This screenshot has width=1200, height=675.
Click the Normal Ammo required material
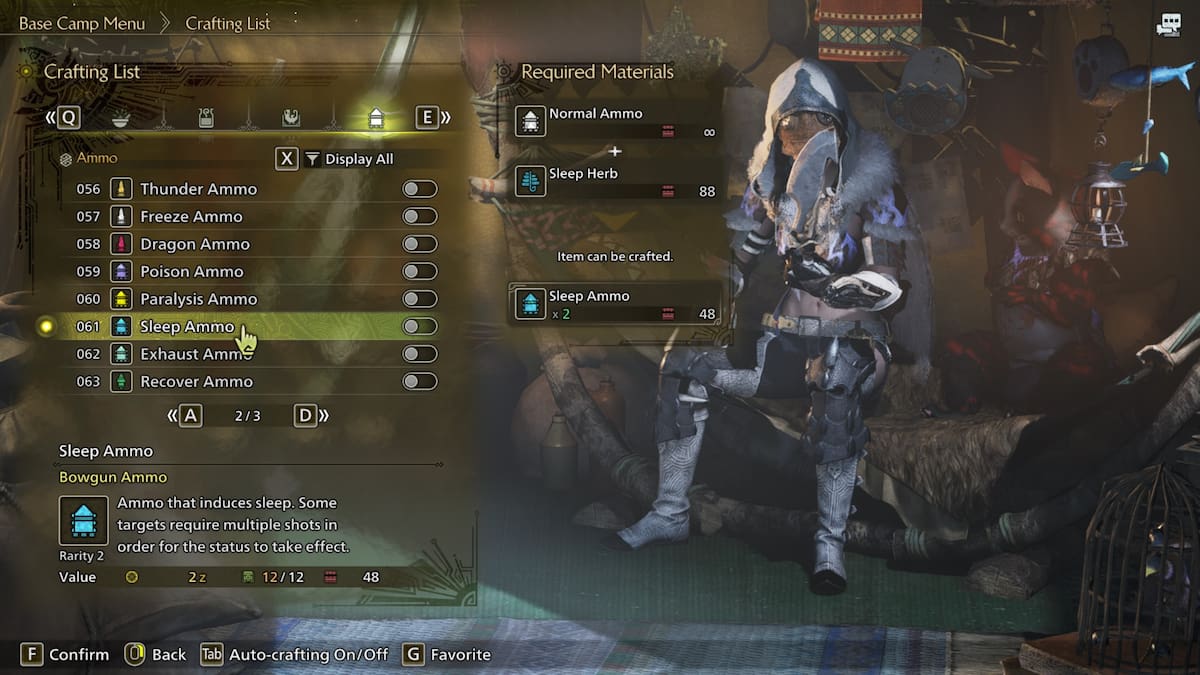(615, 121)
